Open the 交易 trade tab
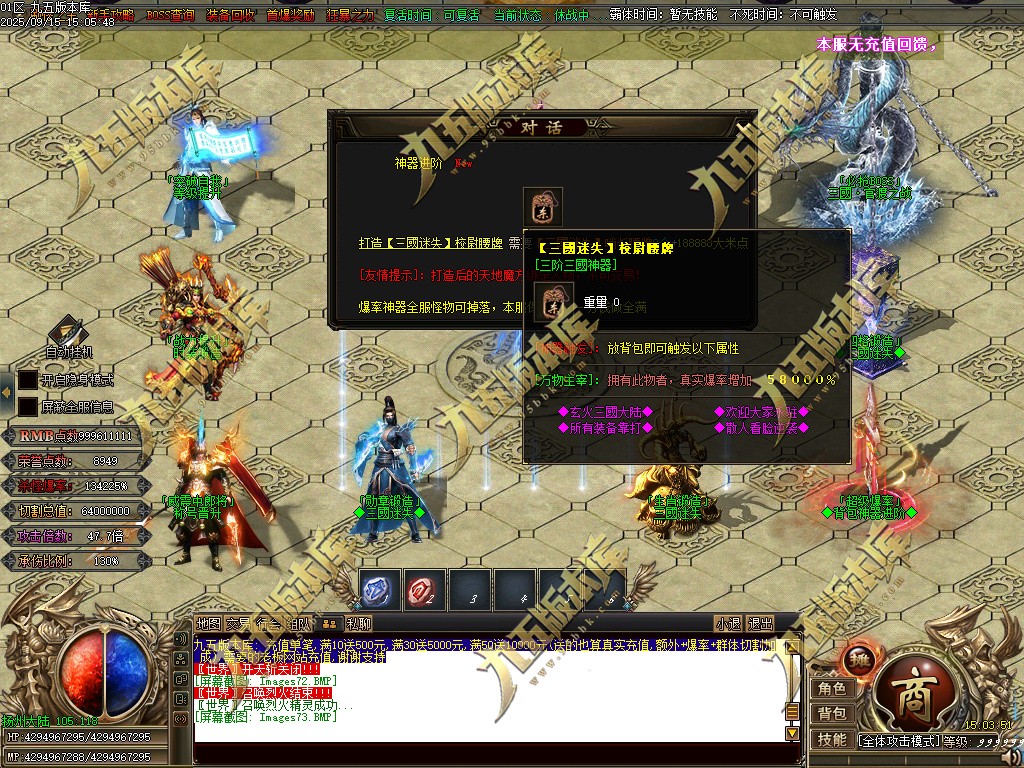The height and width of the screenshot is (768, 1024). [238, 624]
